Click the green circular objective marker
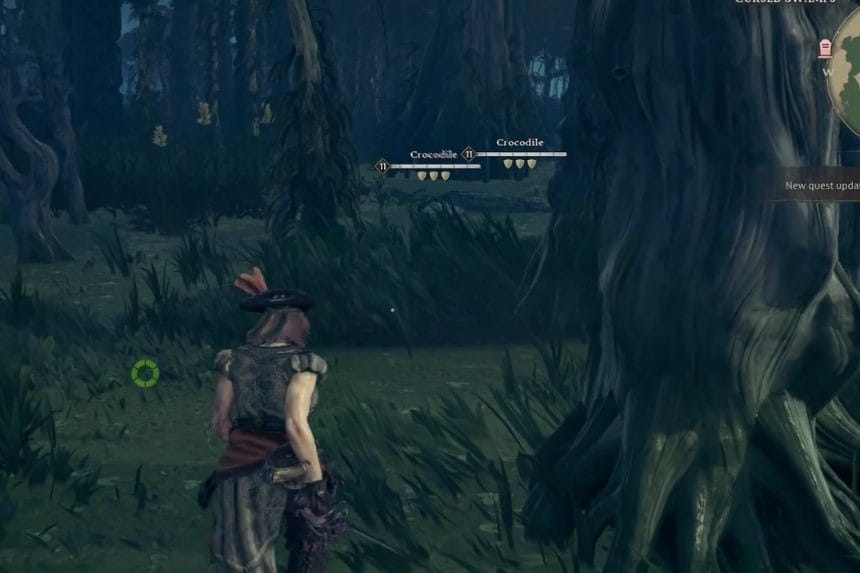 point(145,373)
